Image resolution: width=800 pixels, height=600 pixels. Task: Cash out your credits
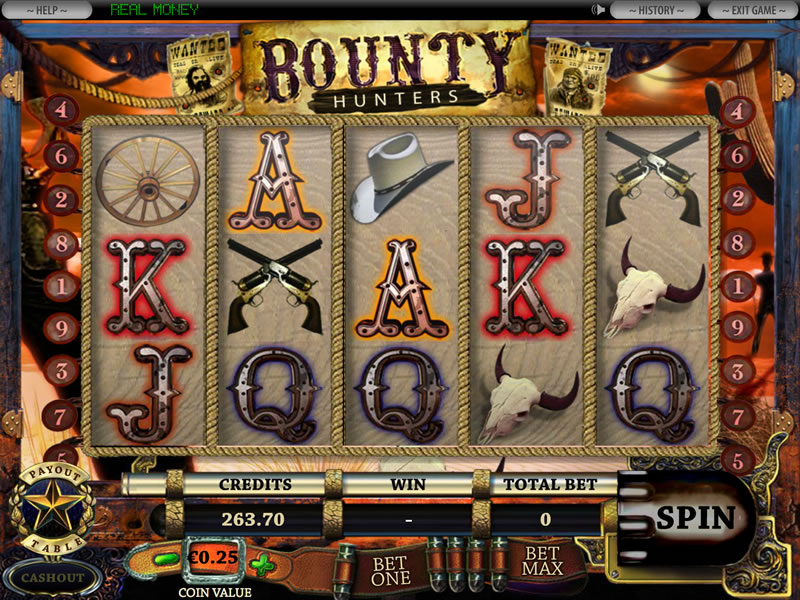tap(52, 577)
